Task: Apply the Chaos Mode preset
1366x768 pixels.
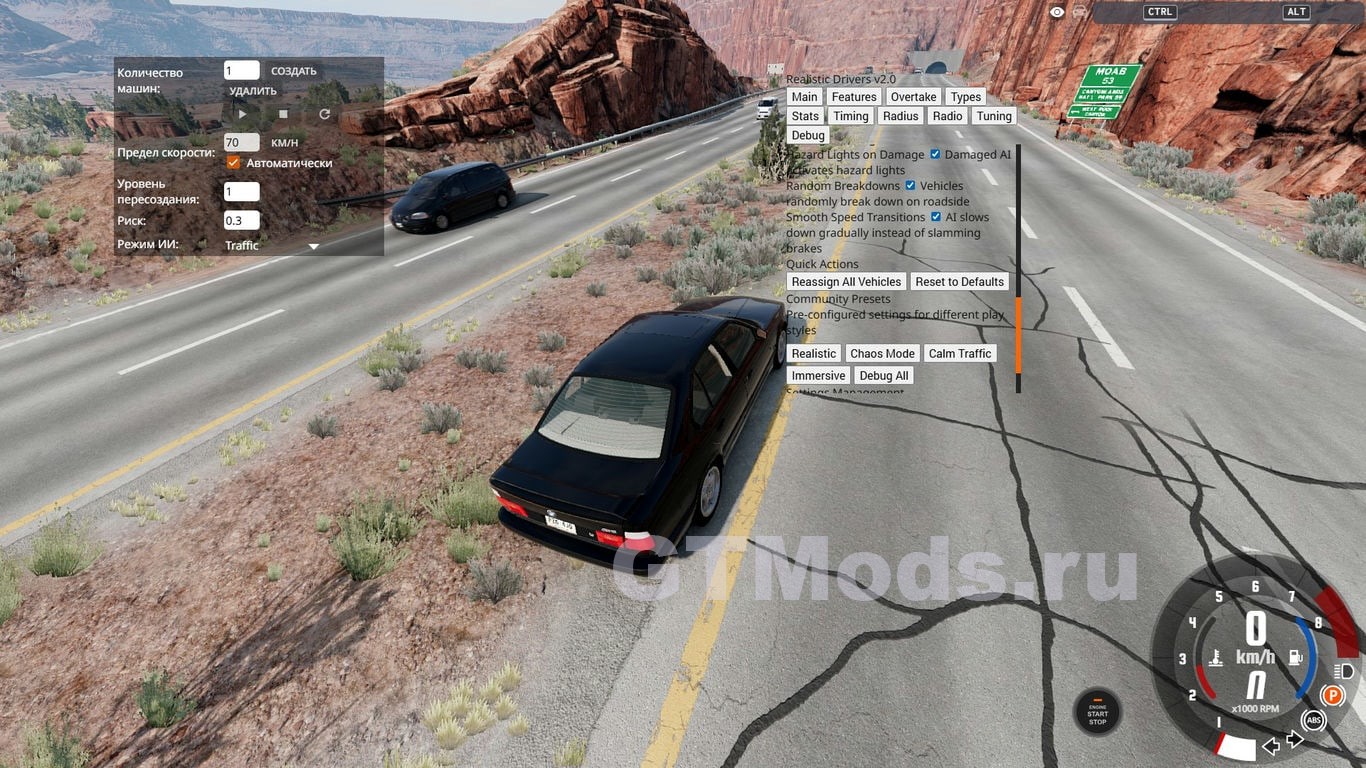Action: [x=882, y=354]
